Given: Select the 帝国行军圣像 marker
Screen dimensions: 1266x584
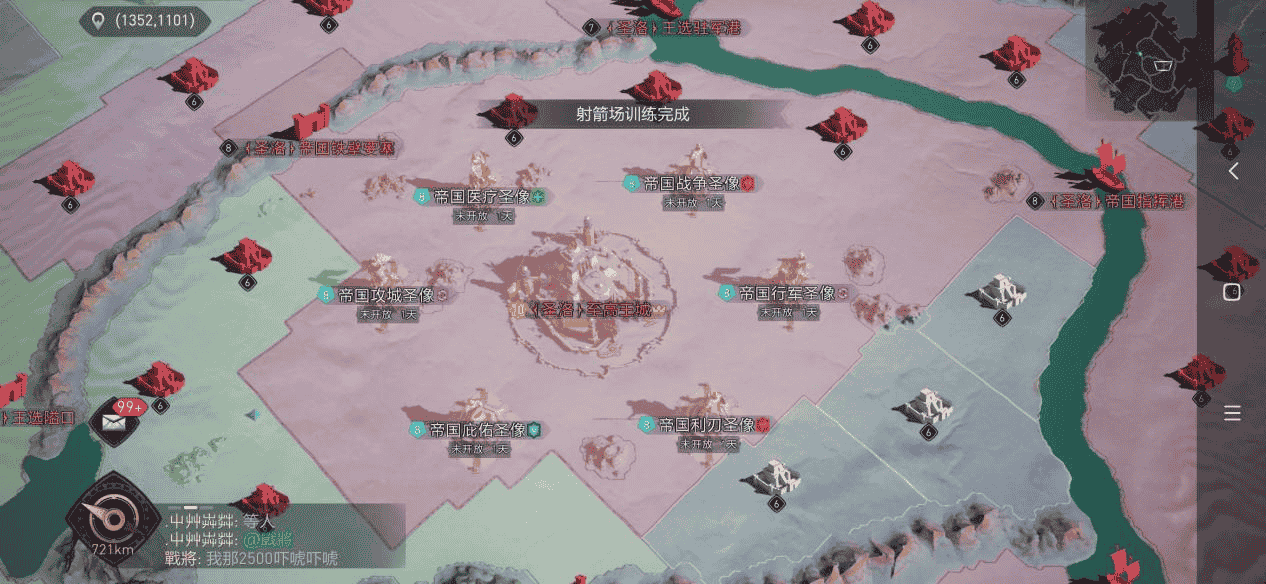Looking at the screenshot, I should (786, 294).
